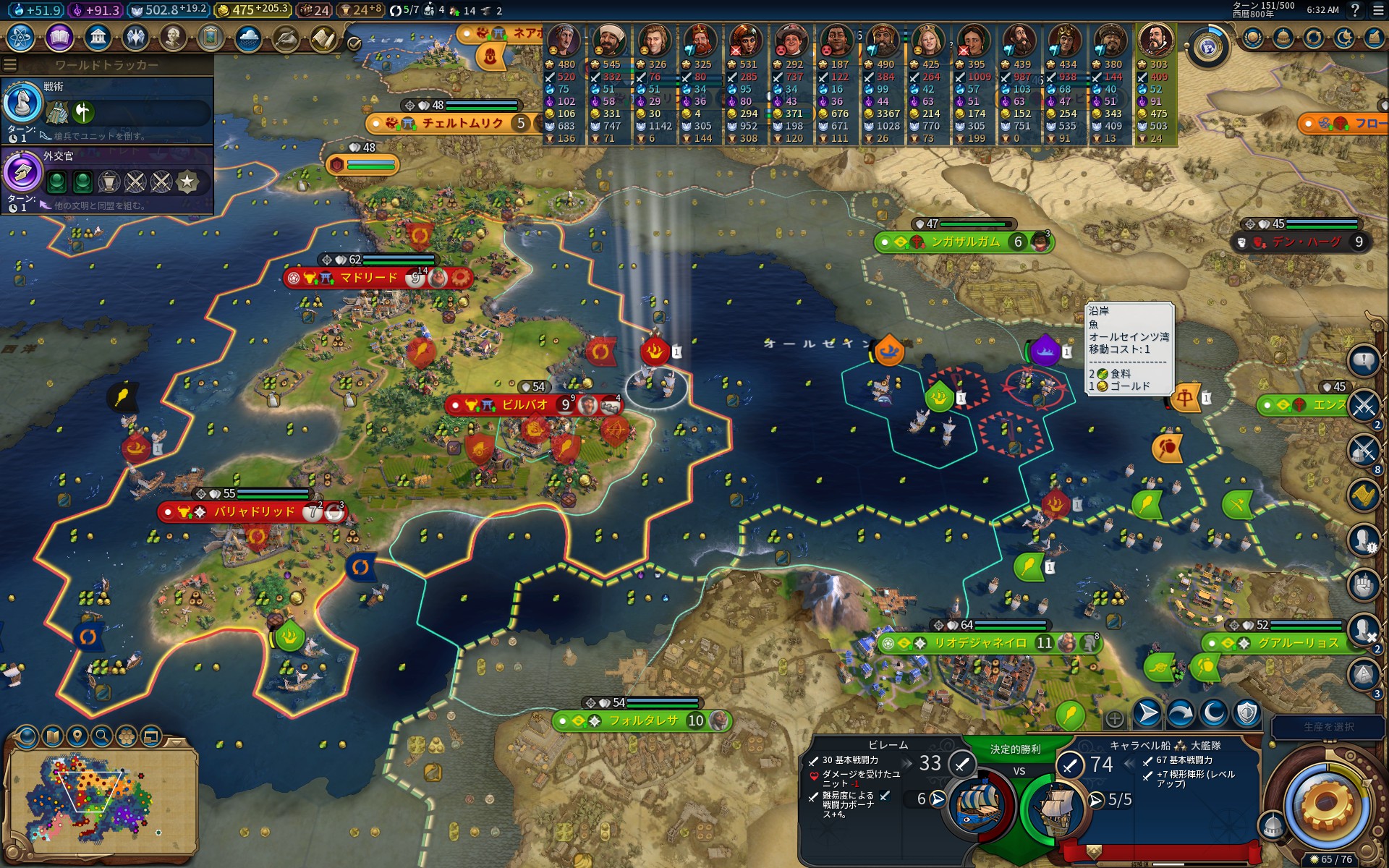1389x868 pixels.
Task: Open the climate rain cloud icon
Action: pos(248,37)
